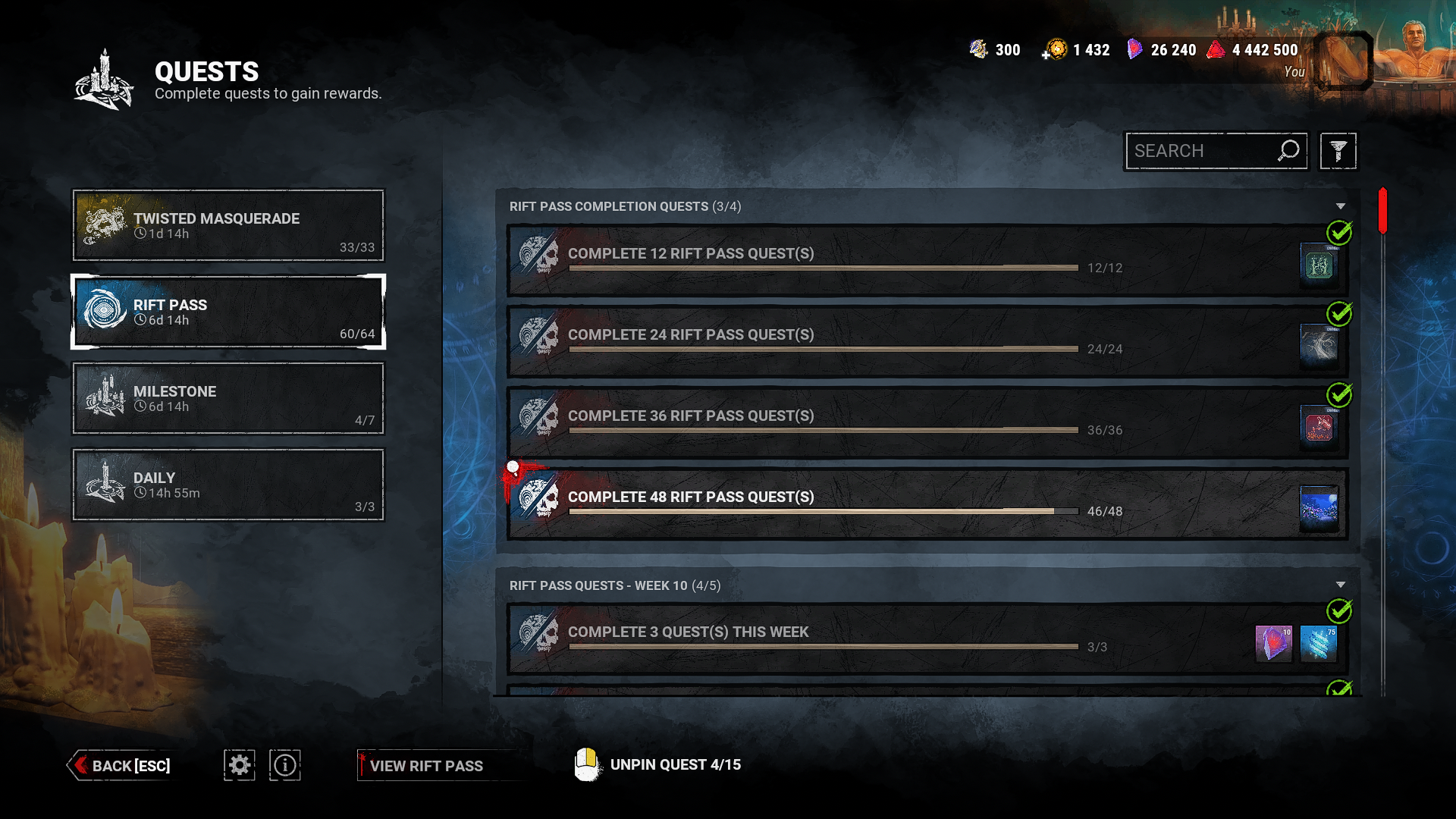Click the settings gear at the bottom

[239, 765]
